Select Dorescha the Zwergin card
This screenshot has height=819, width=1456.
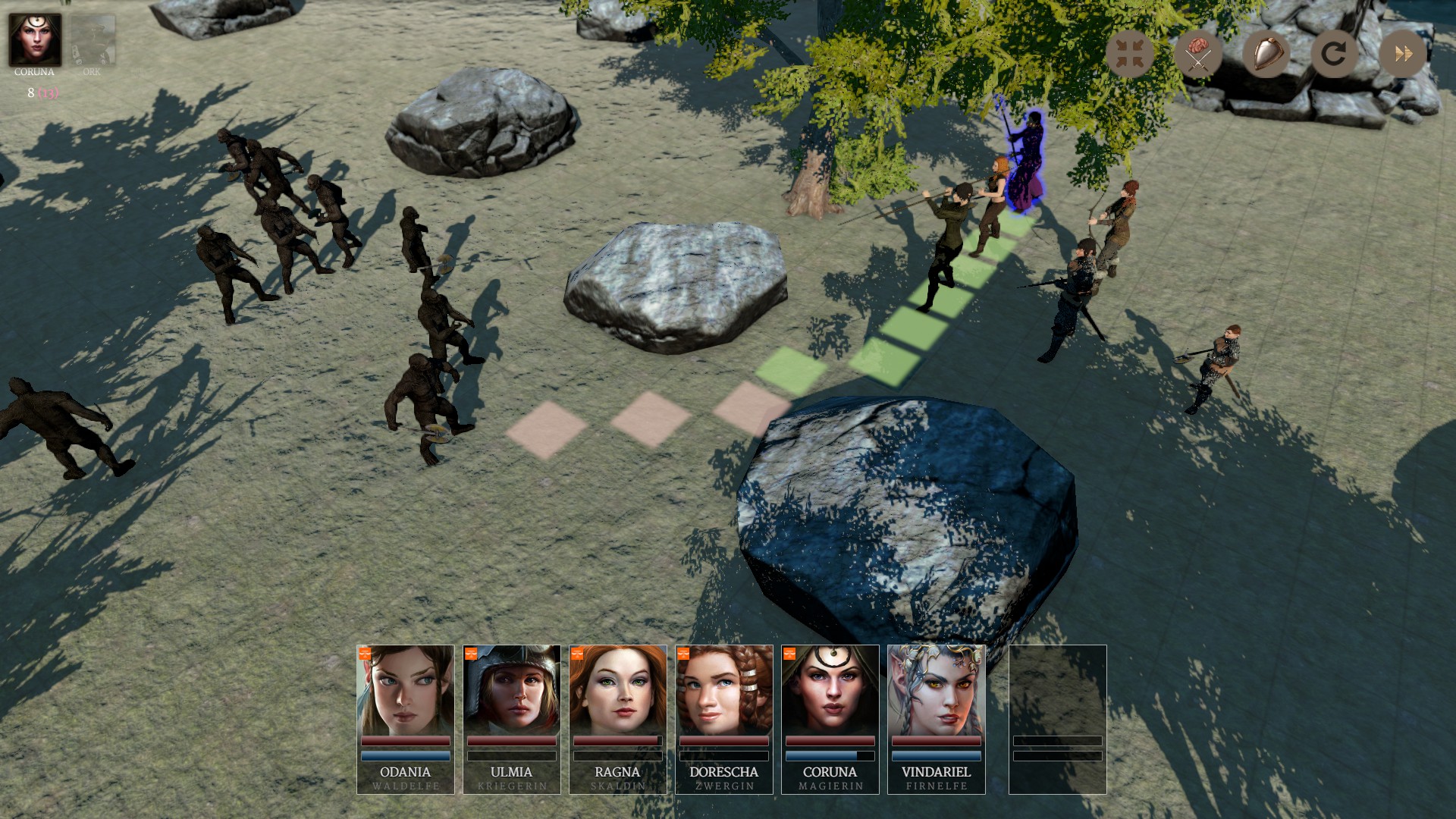click(x=724, y=718)
